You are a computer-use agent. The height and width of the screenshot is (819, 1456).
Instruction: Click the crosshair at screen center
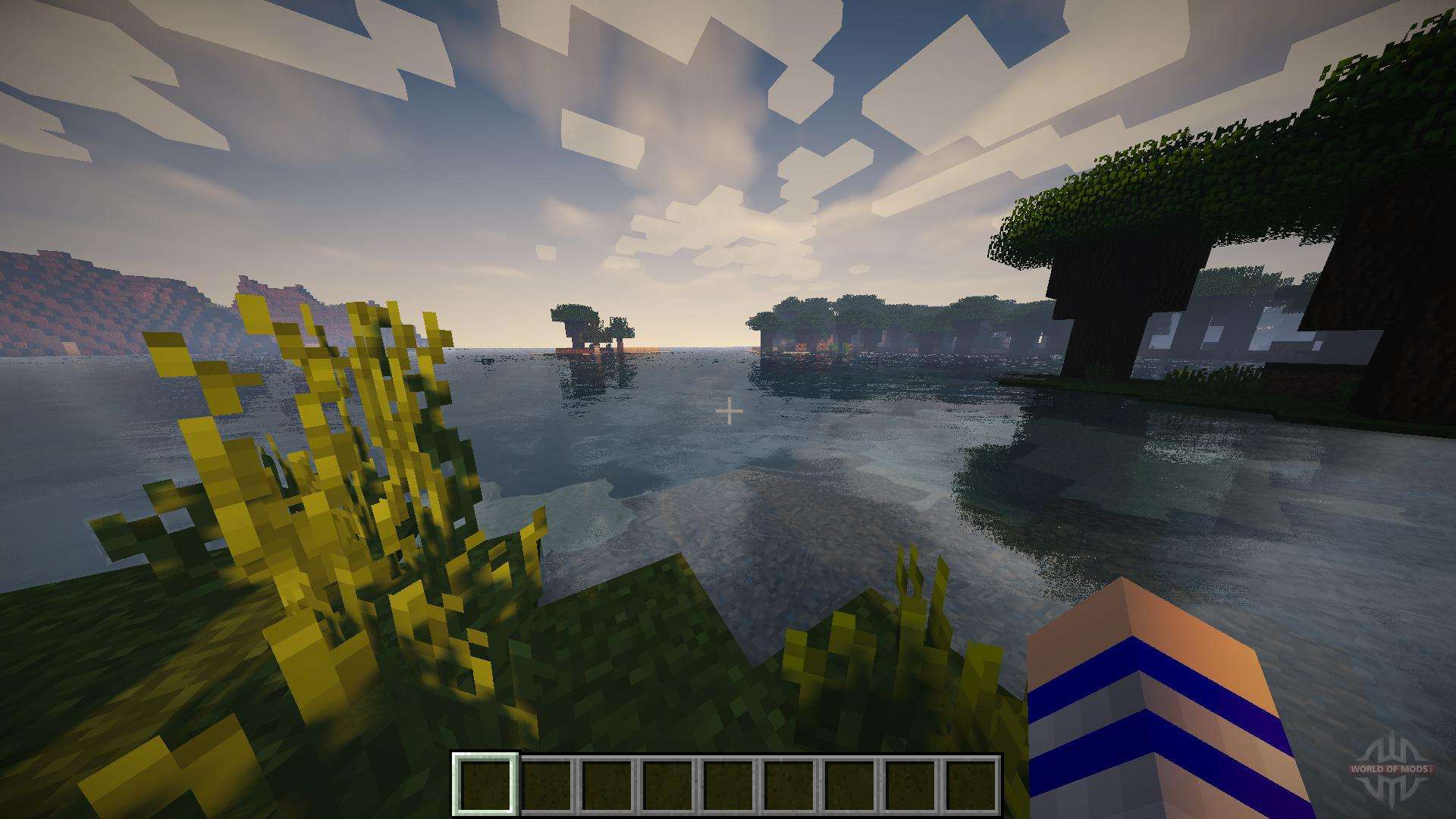(730, 410)
